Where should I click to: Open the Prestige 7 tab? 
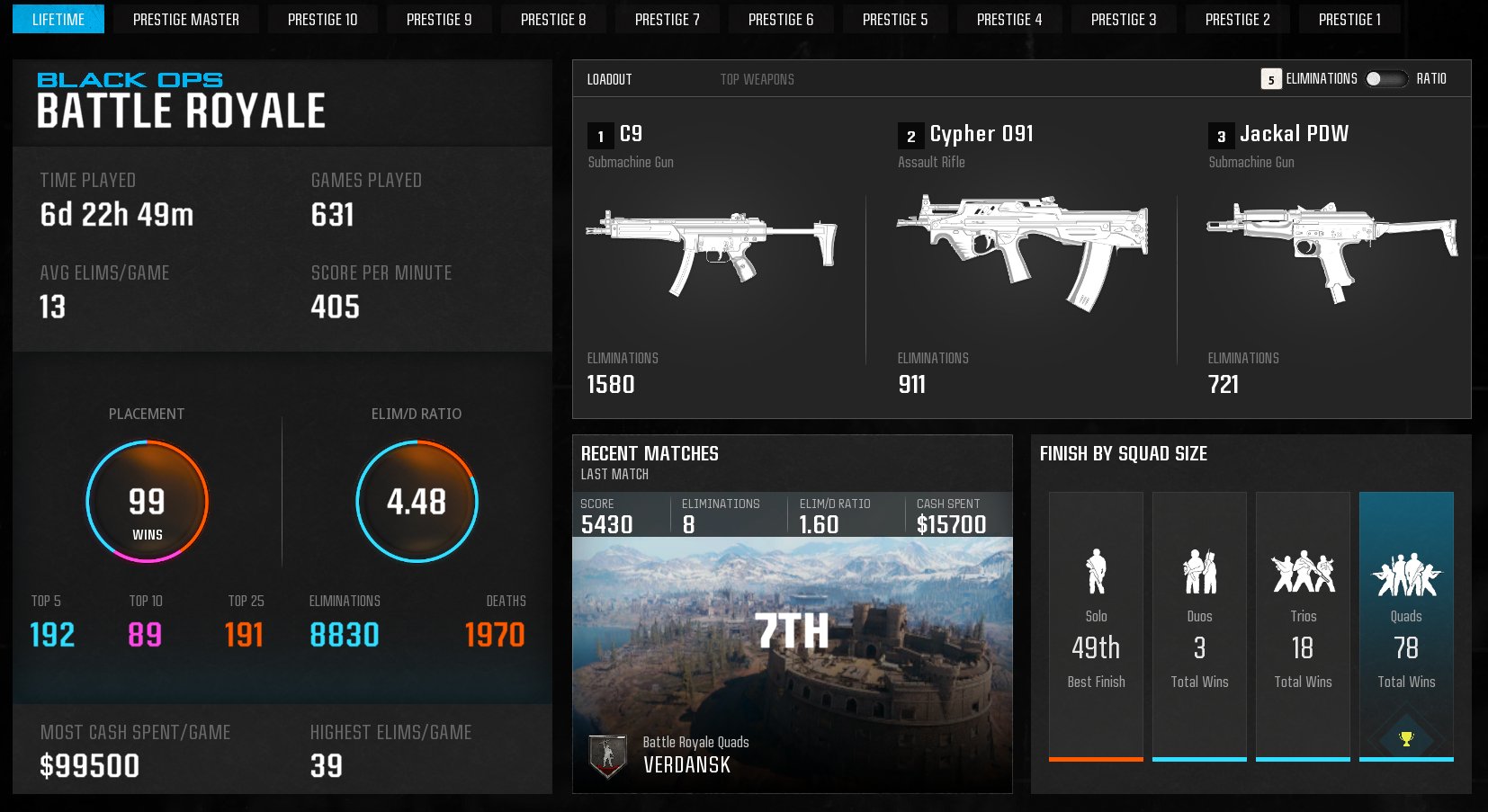tap(667, 20)
